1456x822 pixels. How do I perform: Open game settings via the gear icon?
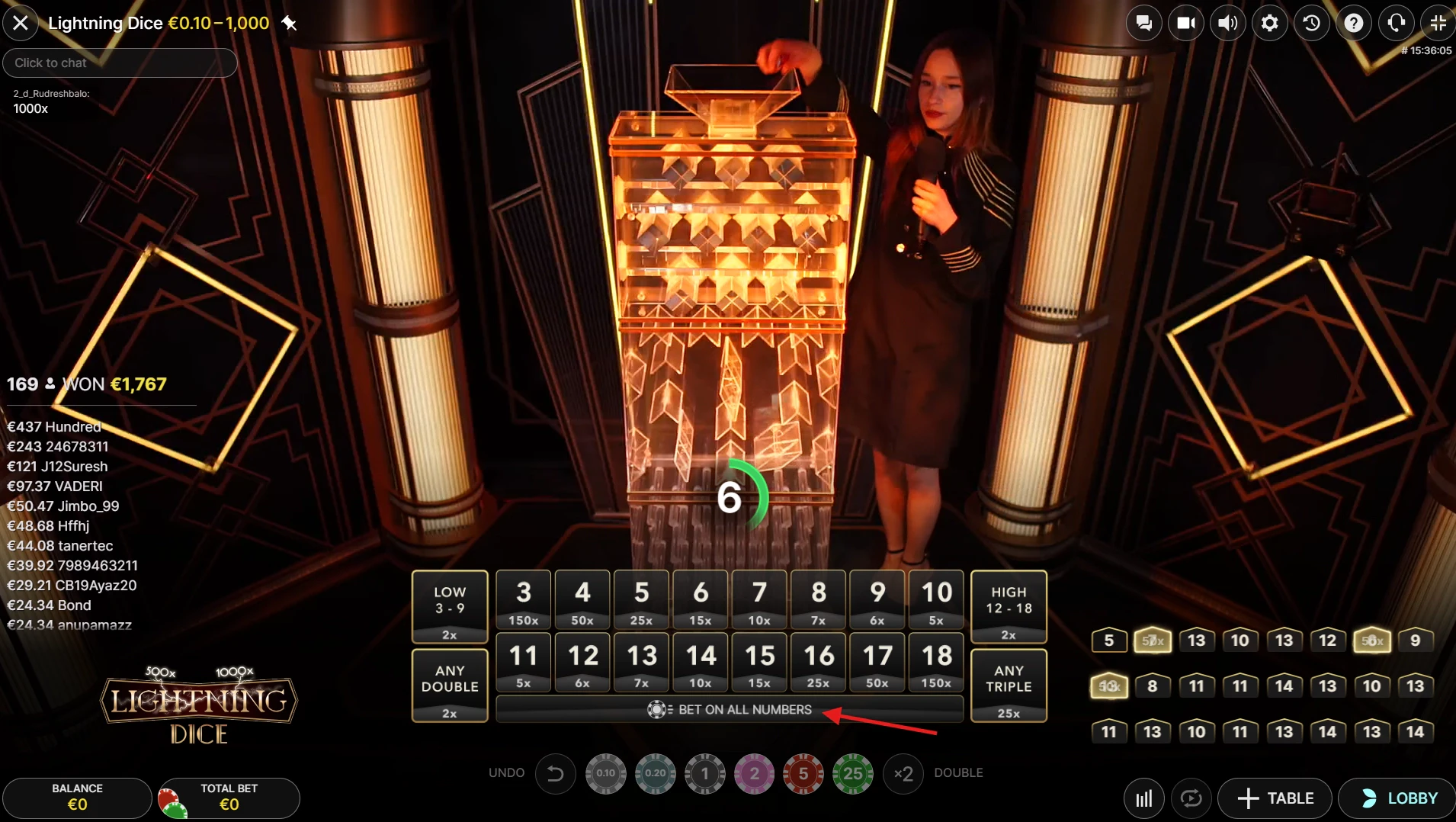(x=1269, y=22)
